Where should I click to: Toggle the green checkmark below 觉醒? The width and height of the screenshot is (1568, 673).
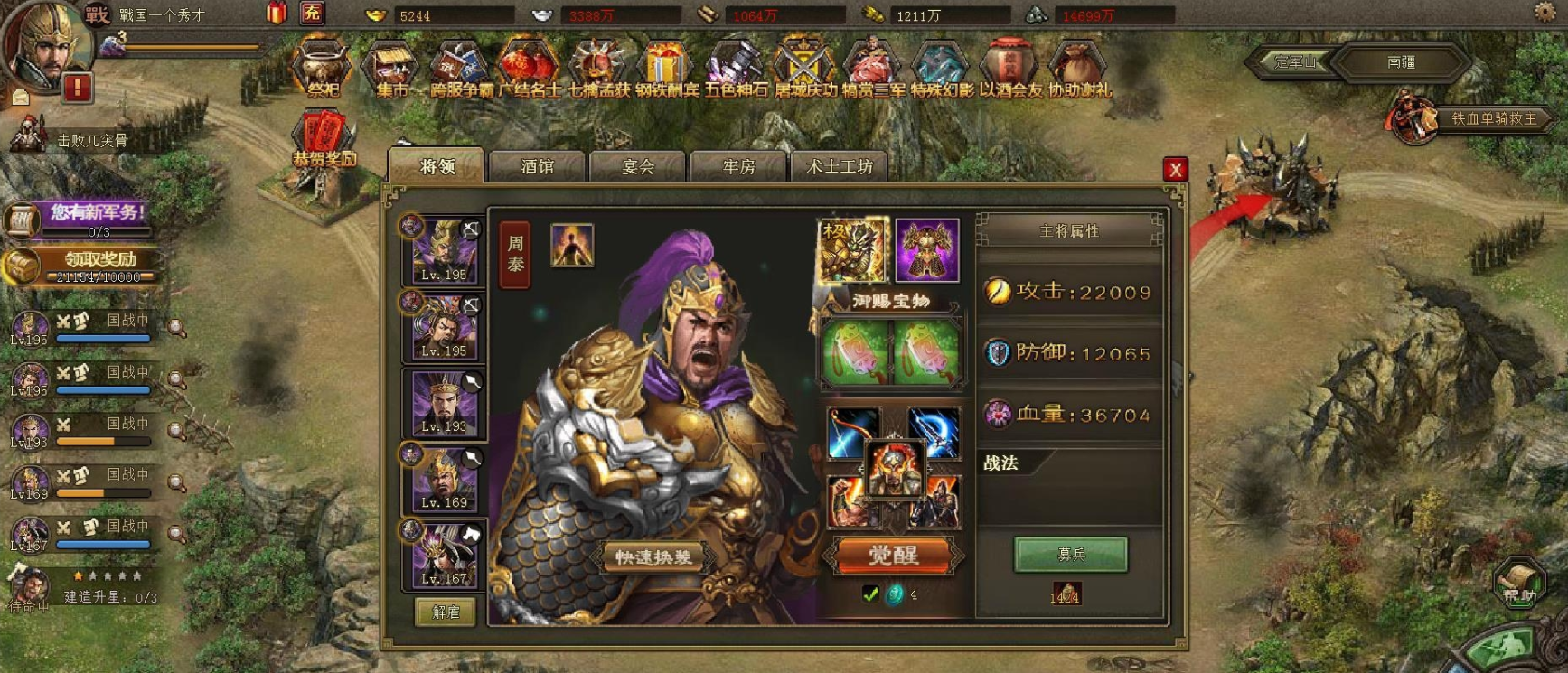pyautogui.click(x=870, y=594)
